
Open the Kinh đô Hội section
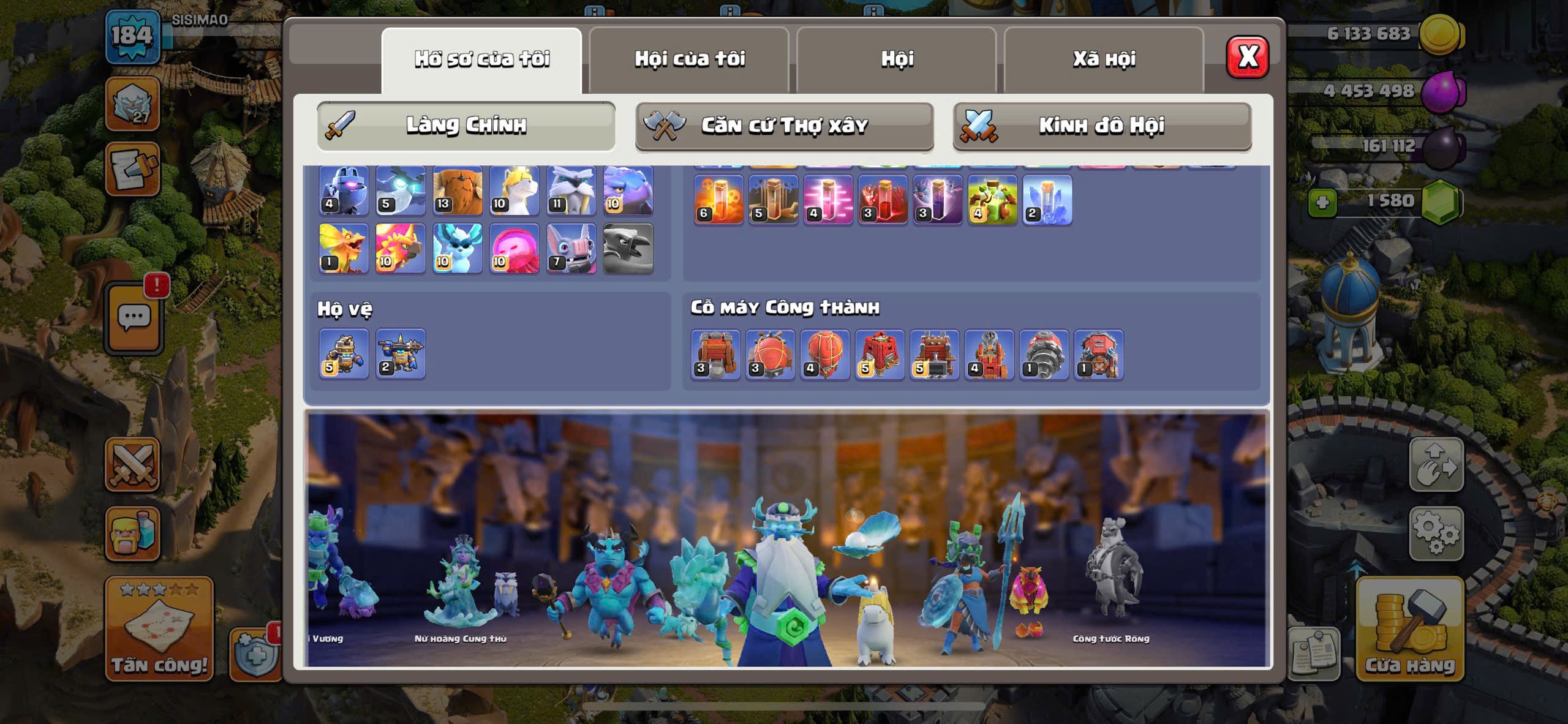click(1101, 126)
